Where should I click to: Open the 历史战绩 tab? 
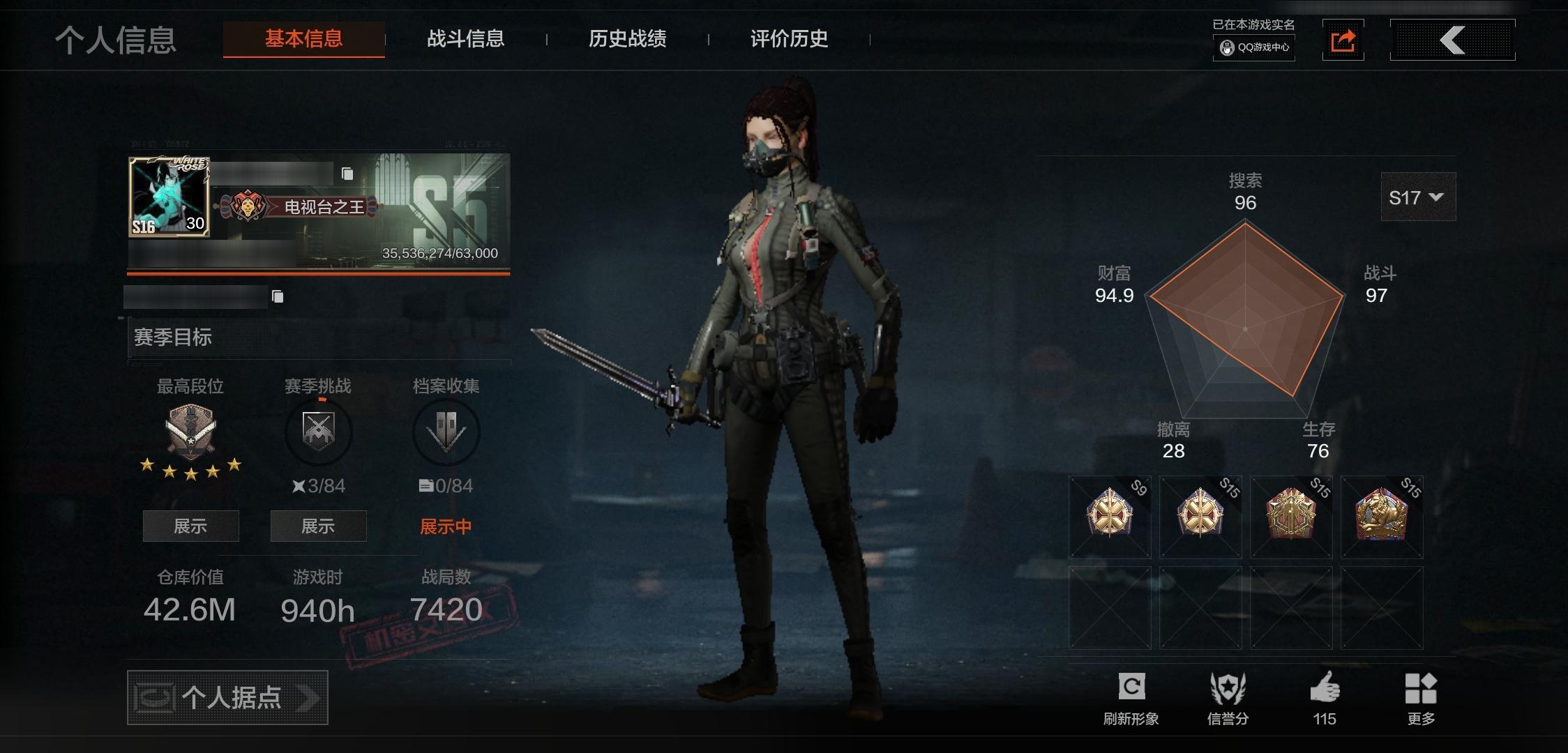(x=627, y=40)
